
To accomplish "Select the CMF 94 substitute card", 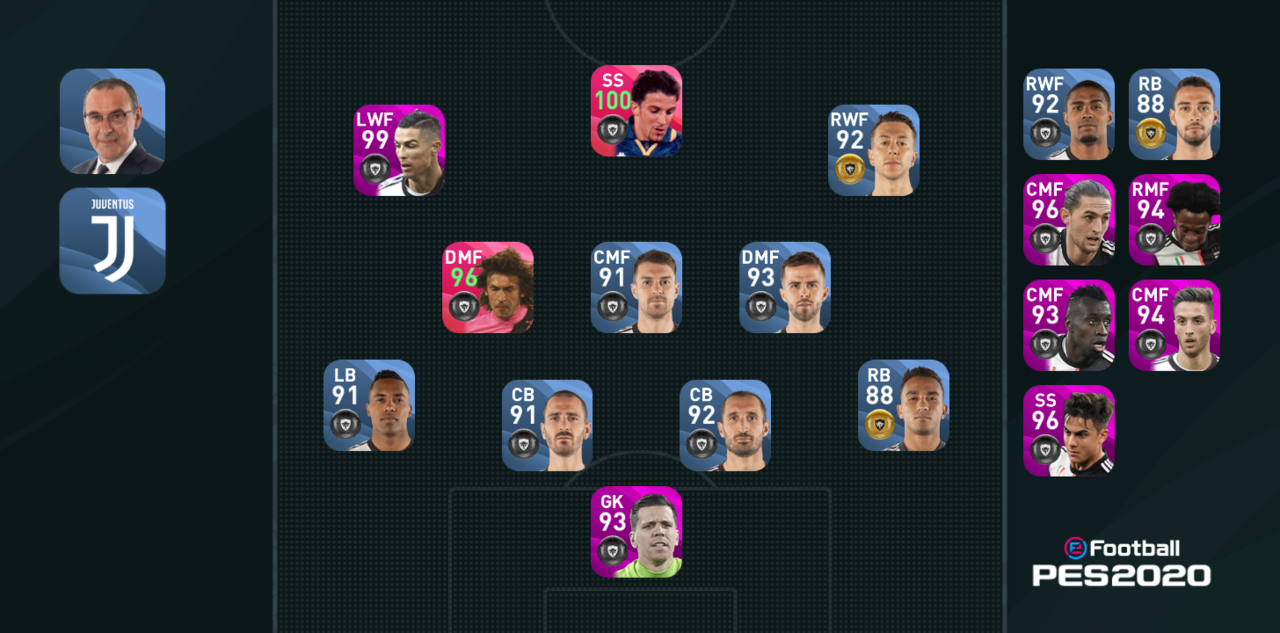I will pyautogui.click(x=1174, y=325).
